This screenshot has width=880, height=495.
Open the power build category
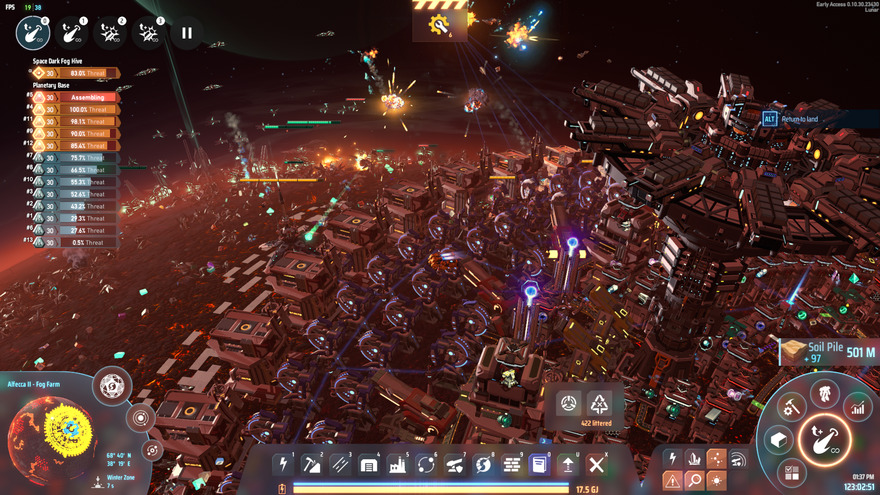[x=284, y=464]
